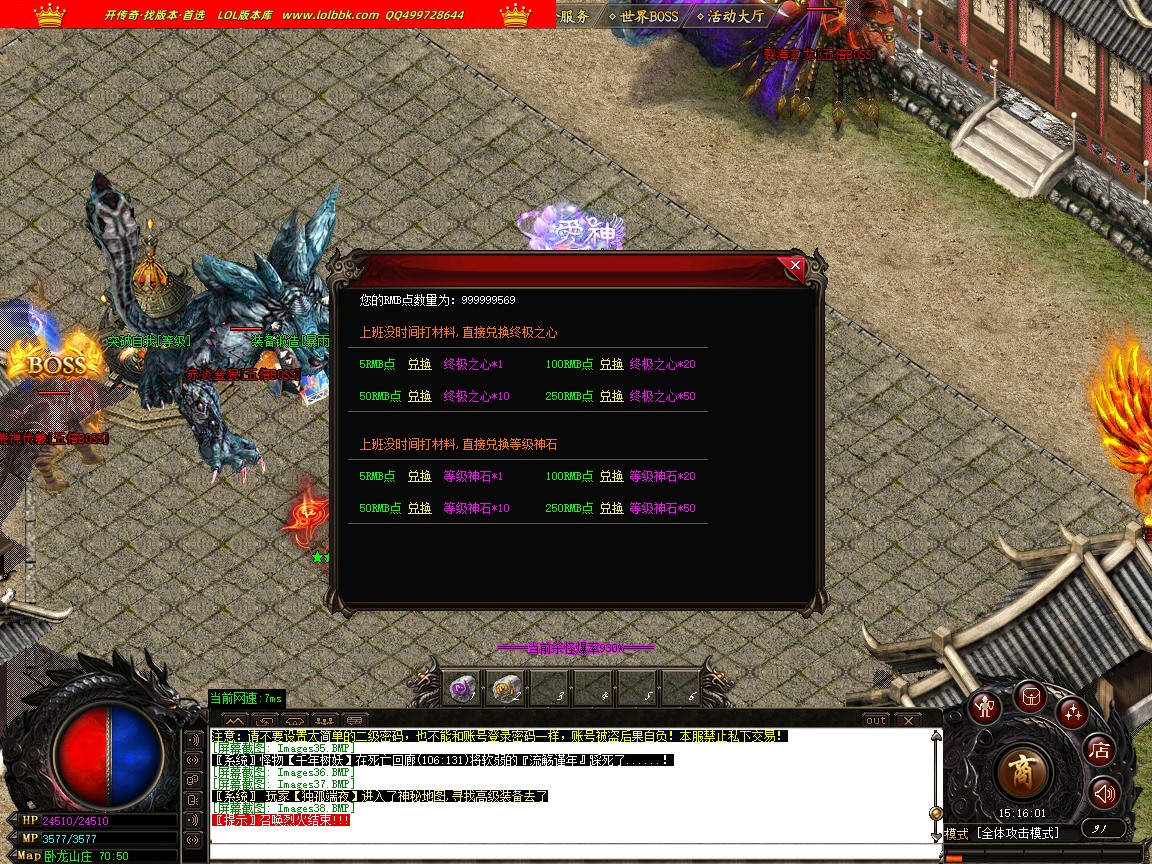
Task: Open the 商 mall button
Action: 1024,772
